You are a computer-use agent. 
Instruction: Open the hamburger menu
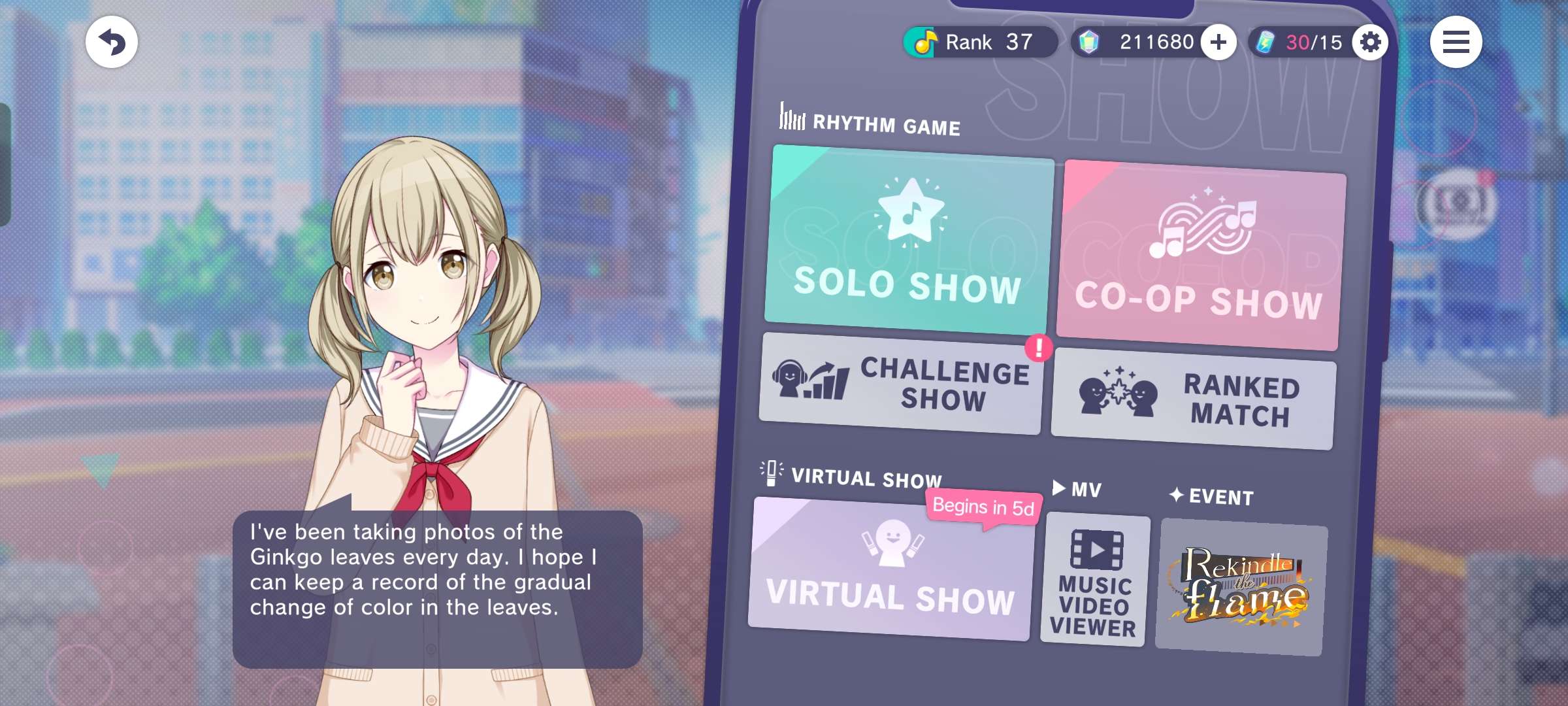(1456, 42)
